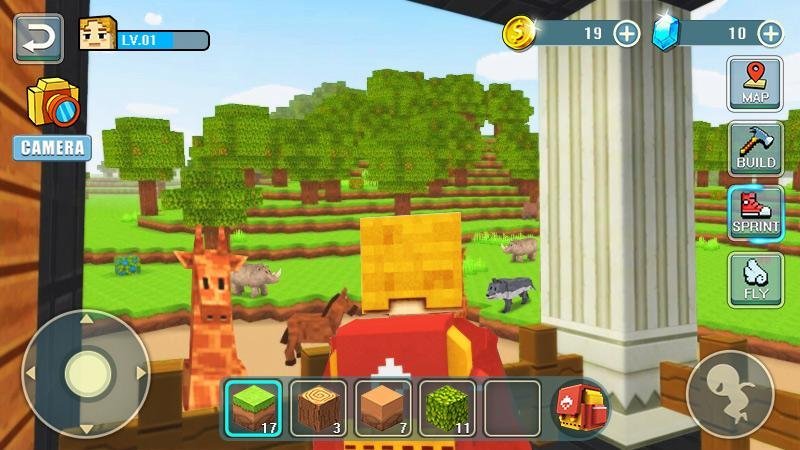Add more gold coins
800x450 pixels.
[626, 33]
